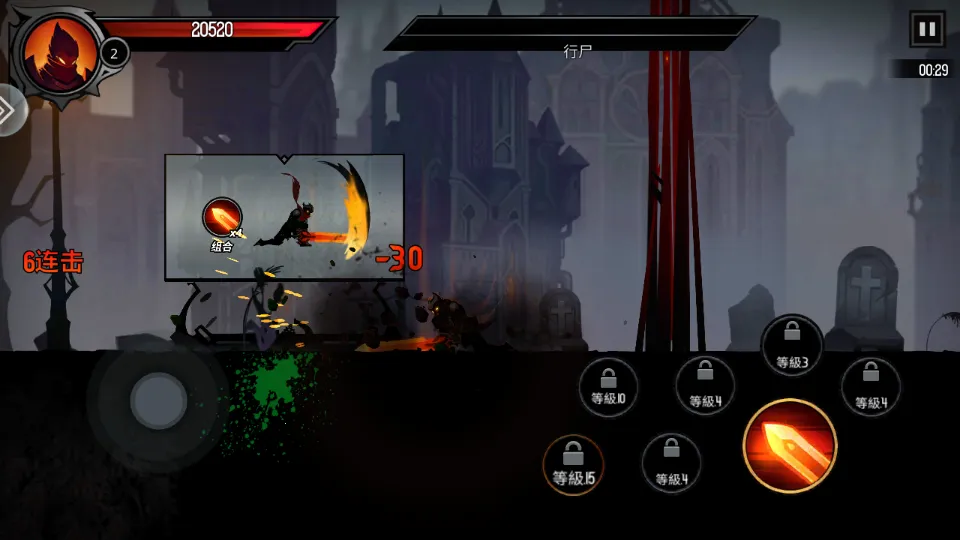
Task: Pause the game with the pause button
Action: tap(927, 29)
